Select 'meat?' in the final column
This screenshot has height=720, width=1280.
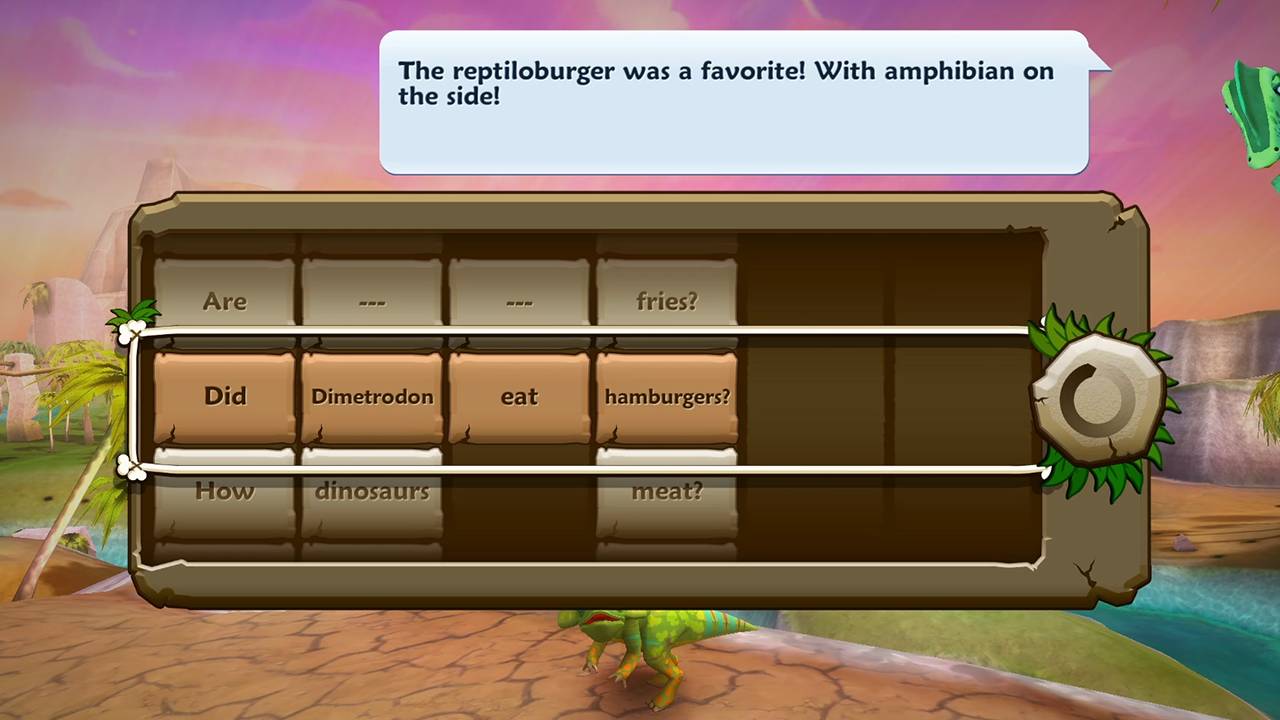(666, 490)
